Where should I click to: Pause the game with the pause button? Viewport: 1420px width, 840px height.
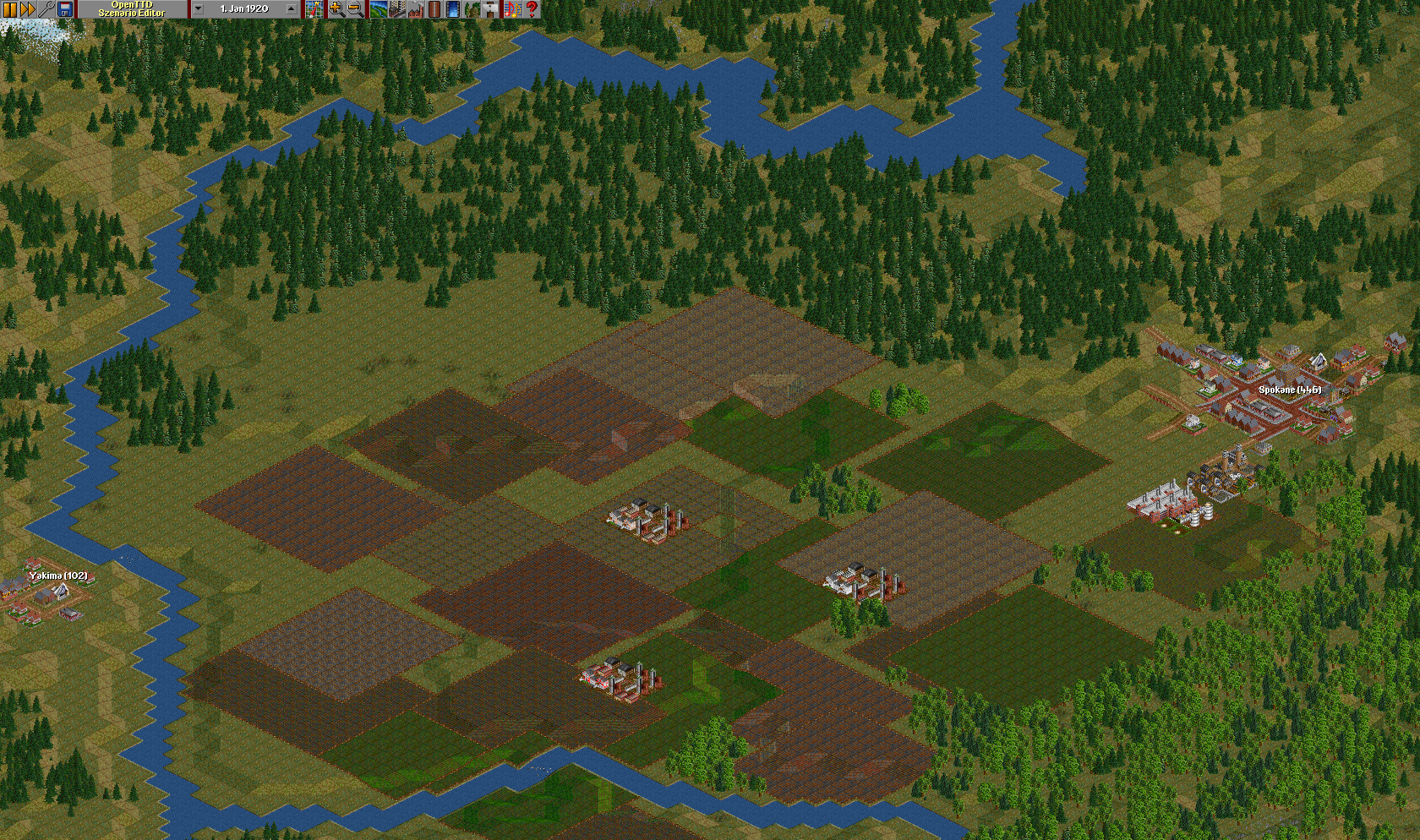click(9, 9)
